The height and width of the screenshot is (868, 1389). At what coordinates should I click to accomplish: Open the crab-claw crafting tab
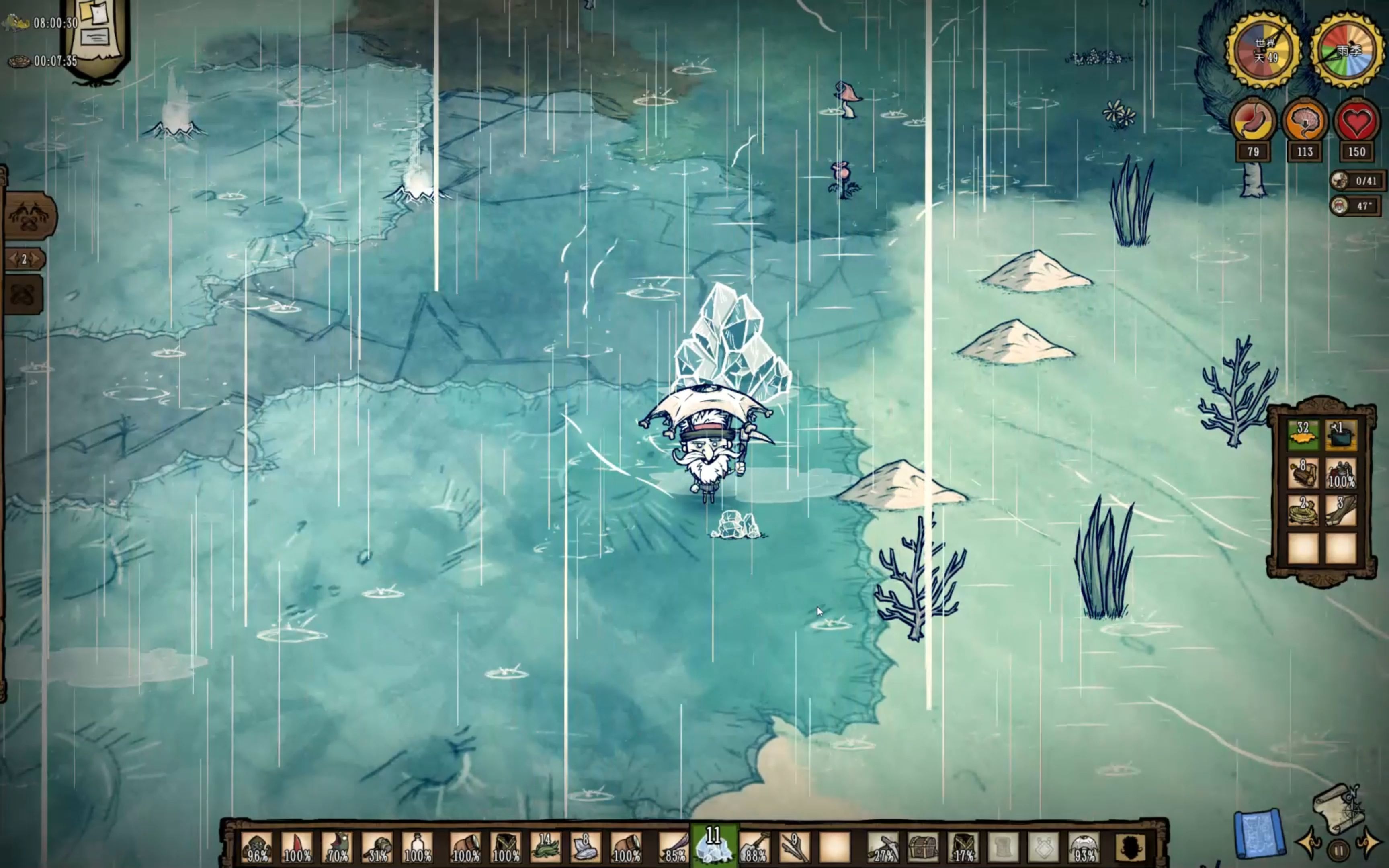point(30,217)
